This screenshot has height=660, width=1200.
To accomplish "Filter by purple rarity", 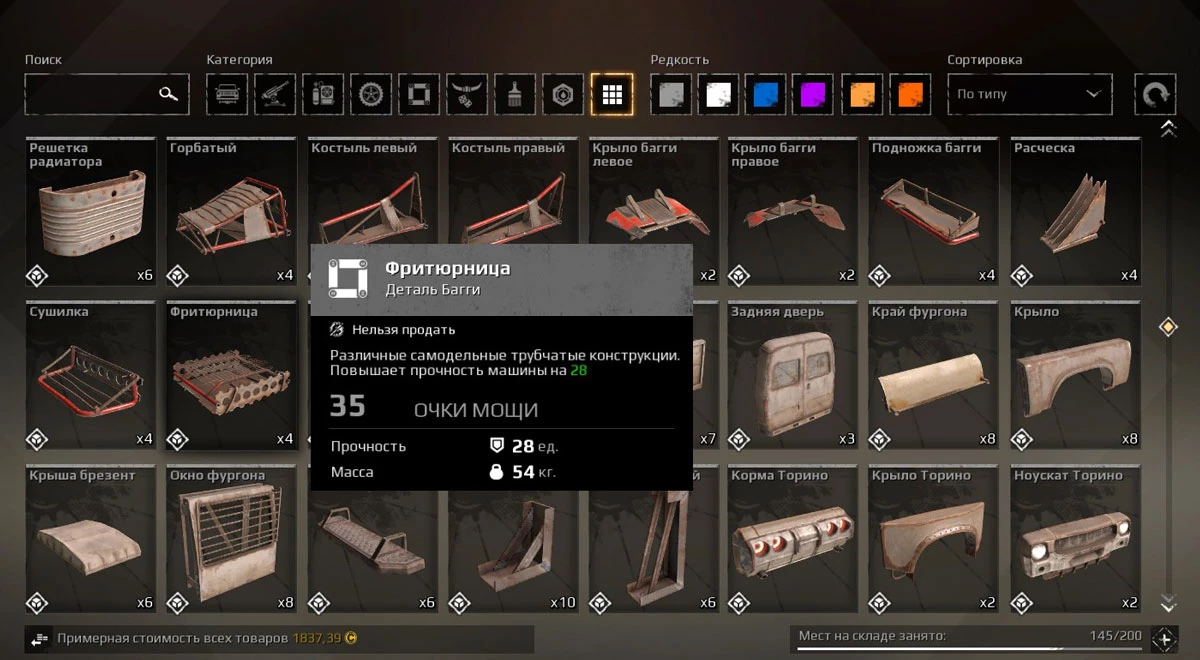I will pos(814,94).
